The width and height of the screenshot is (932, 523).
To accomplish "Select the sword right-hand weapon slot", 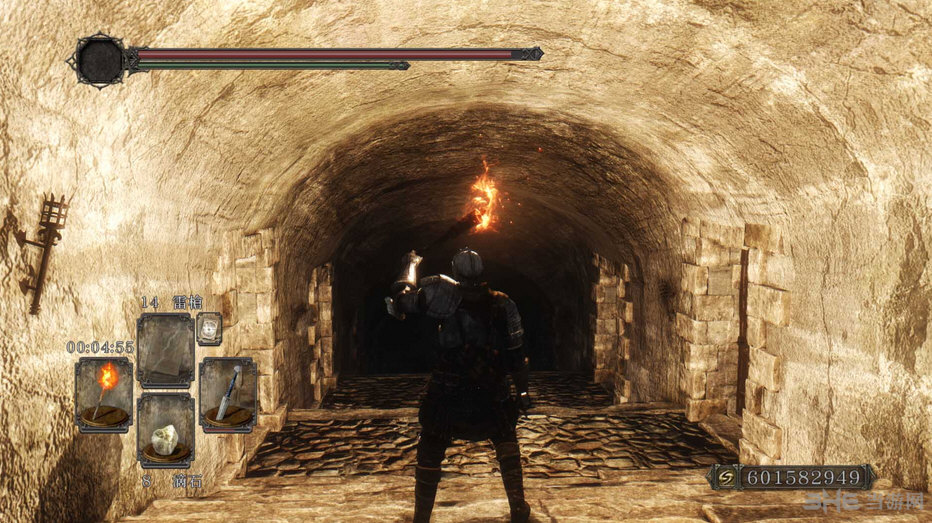I will tap(228, 394).
